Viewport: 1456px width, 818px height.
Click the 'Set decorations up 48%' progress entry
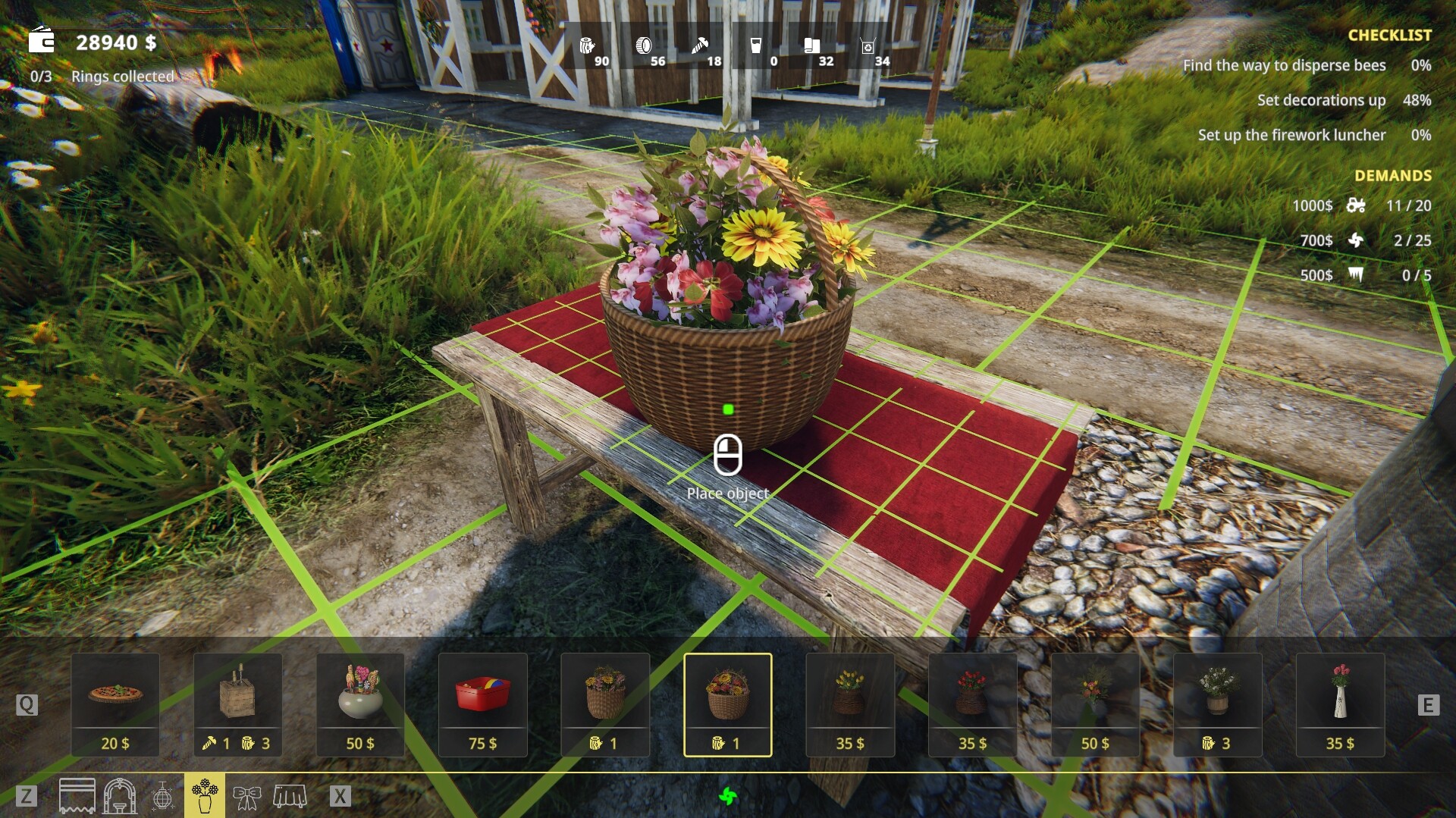1322,100
